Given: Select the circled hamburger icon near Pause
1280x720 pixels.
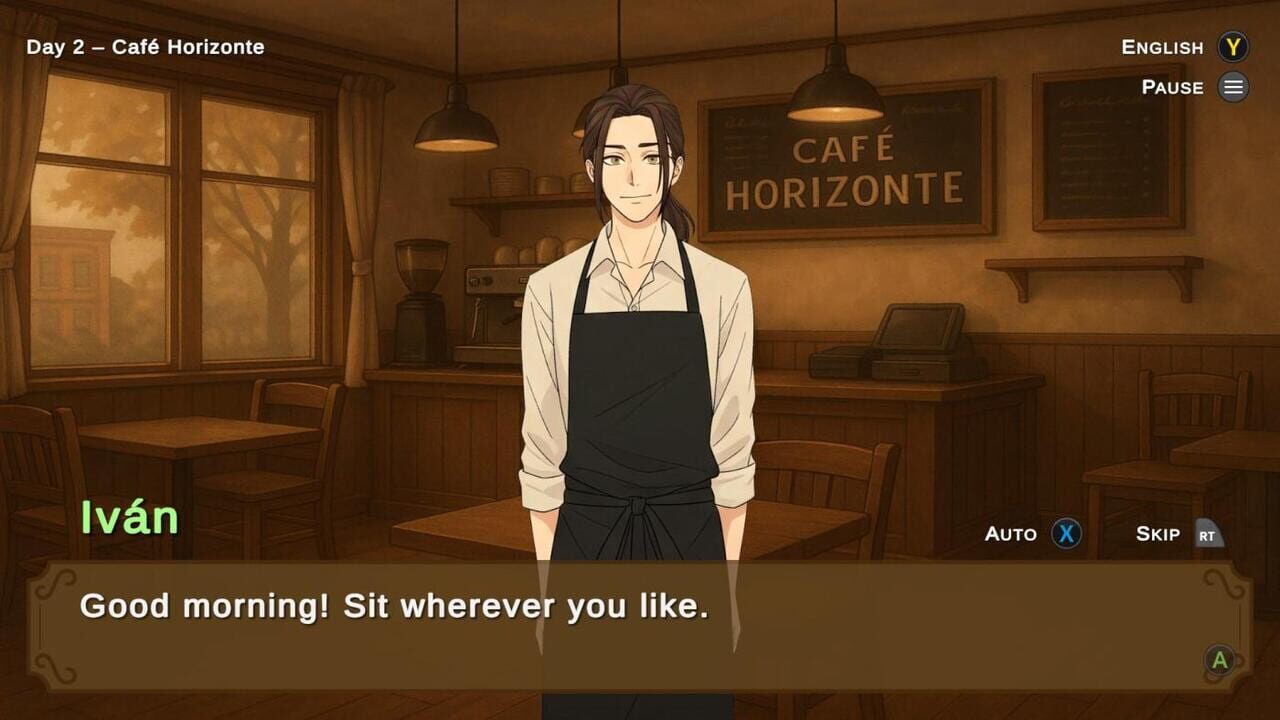Looking at the screenshot, I should 1233,87.
